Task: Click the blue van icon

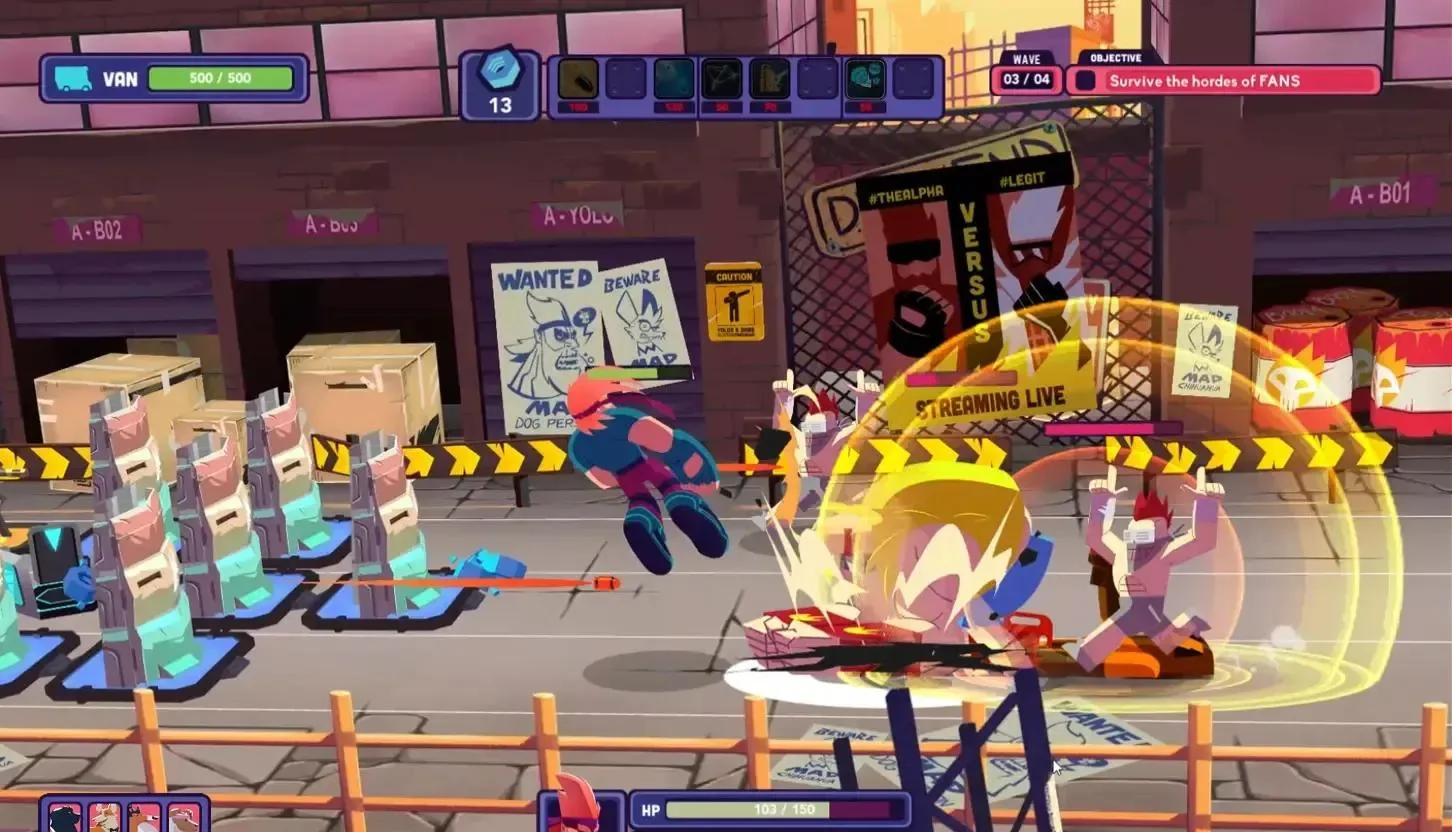Action: 73,78
